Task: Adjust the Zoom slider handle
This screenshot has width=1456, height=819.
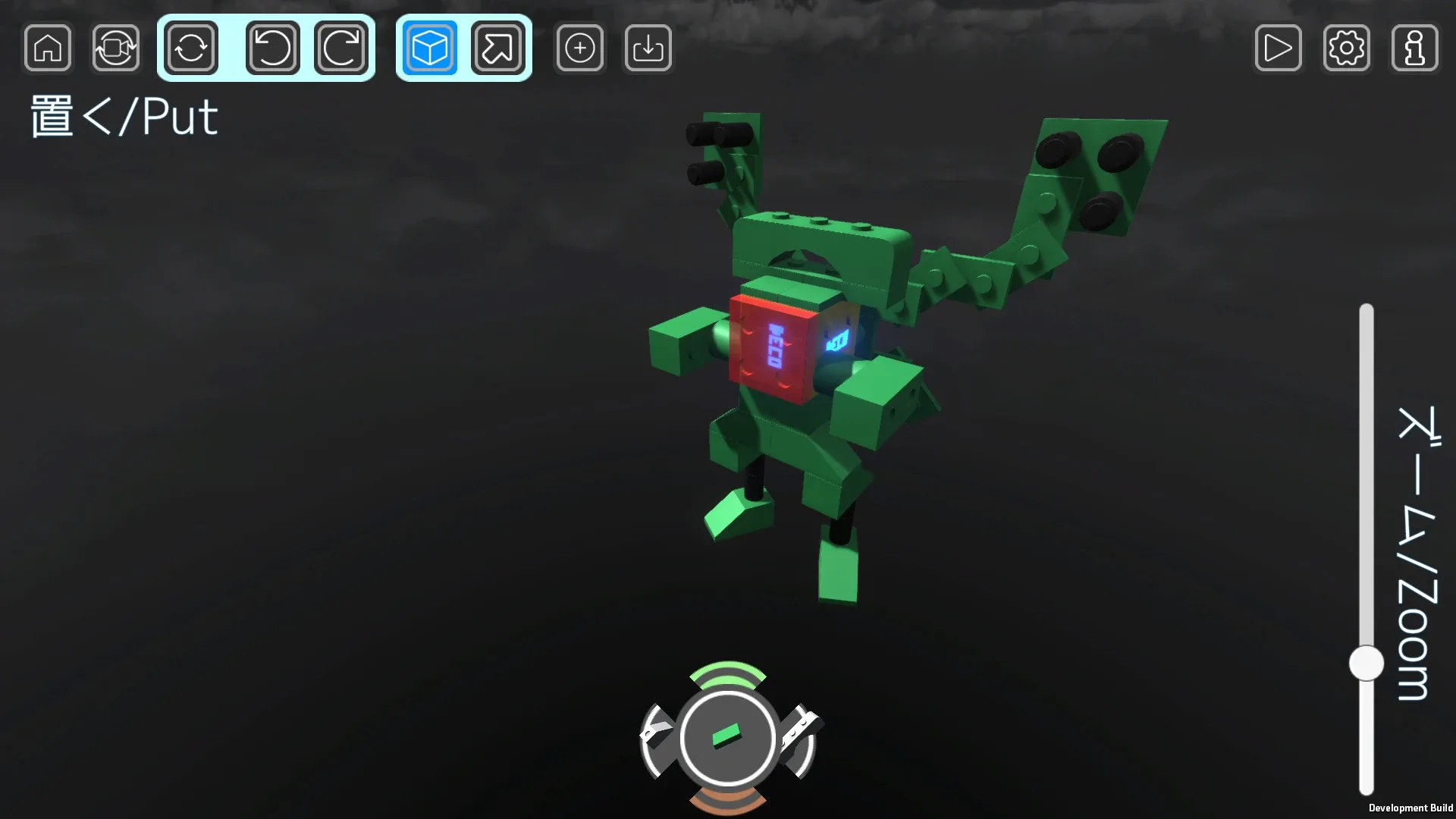Action: 1367,662
